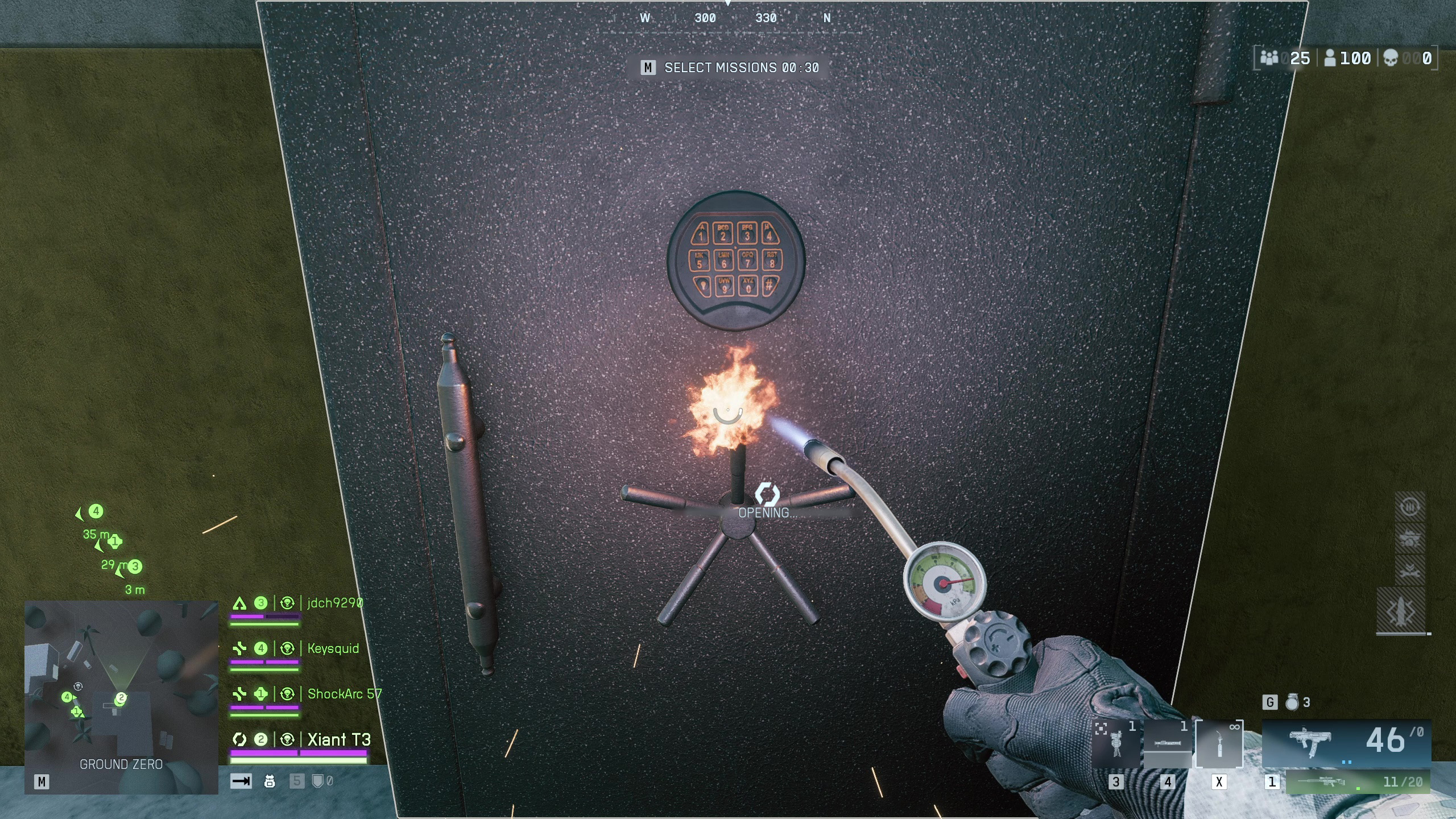
Task: Open the Ground Zero minimap
Action: pos(121,696)
